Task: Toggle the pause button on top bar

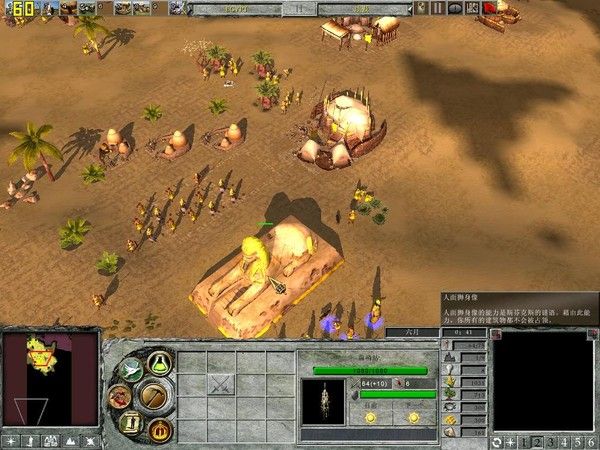Action: pyautogui.click(x=439, y=8)
